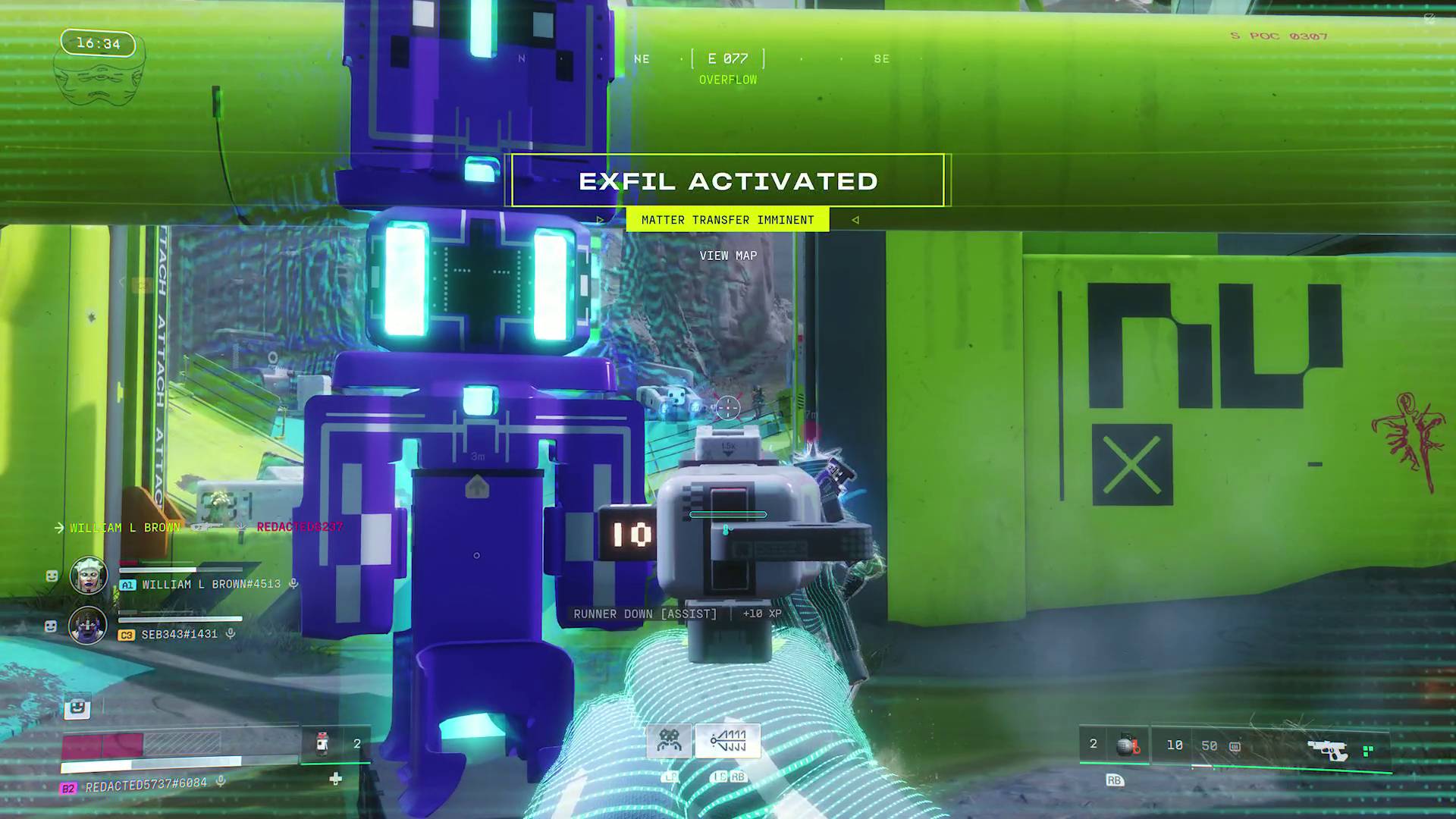Click the spider drone gadget icon bottom center
Screen dimensions: 1456x819
(x=670, y=740)
